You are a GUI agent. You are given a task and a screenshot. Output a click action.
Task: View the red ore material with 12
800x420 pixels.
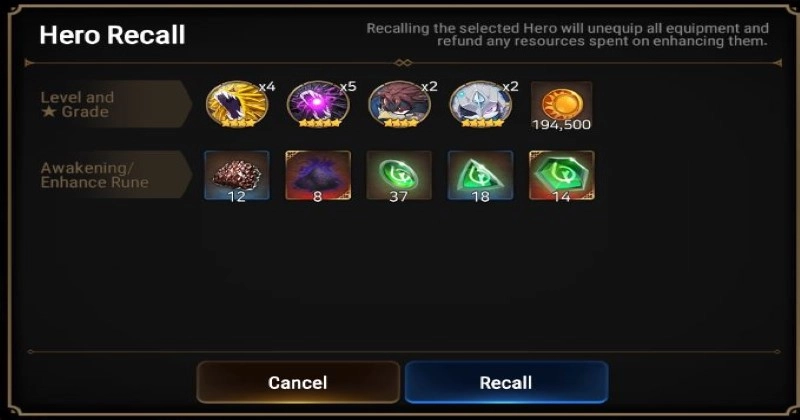(236, 174)
